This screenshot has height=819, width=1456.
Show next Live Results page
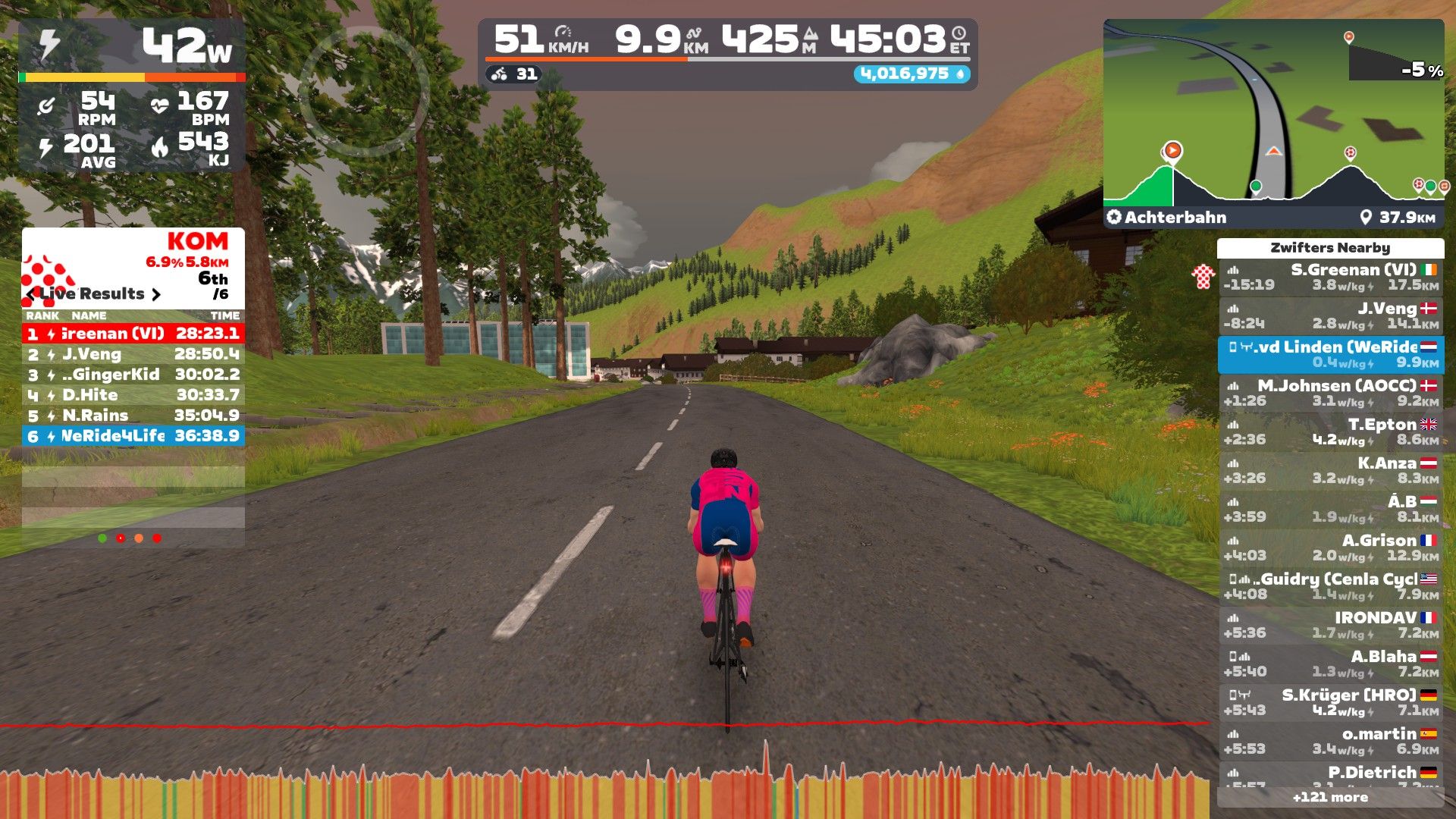156,294
